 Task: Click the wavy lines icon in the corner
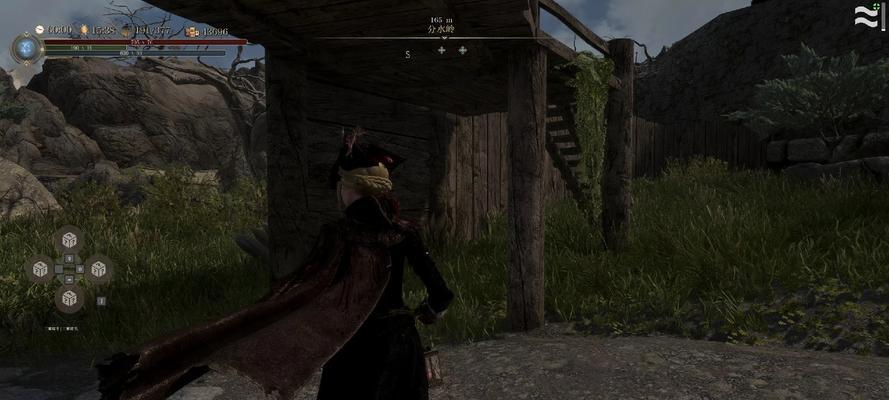pos(865,16)
